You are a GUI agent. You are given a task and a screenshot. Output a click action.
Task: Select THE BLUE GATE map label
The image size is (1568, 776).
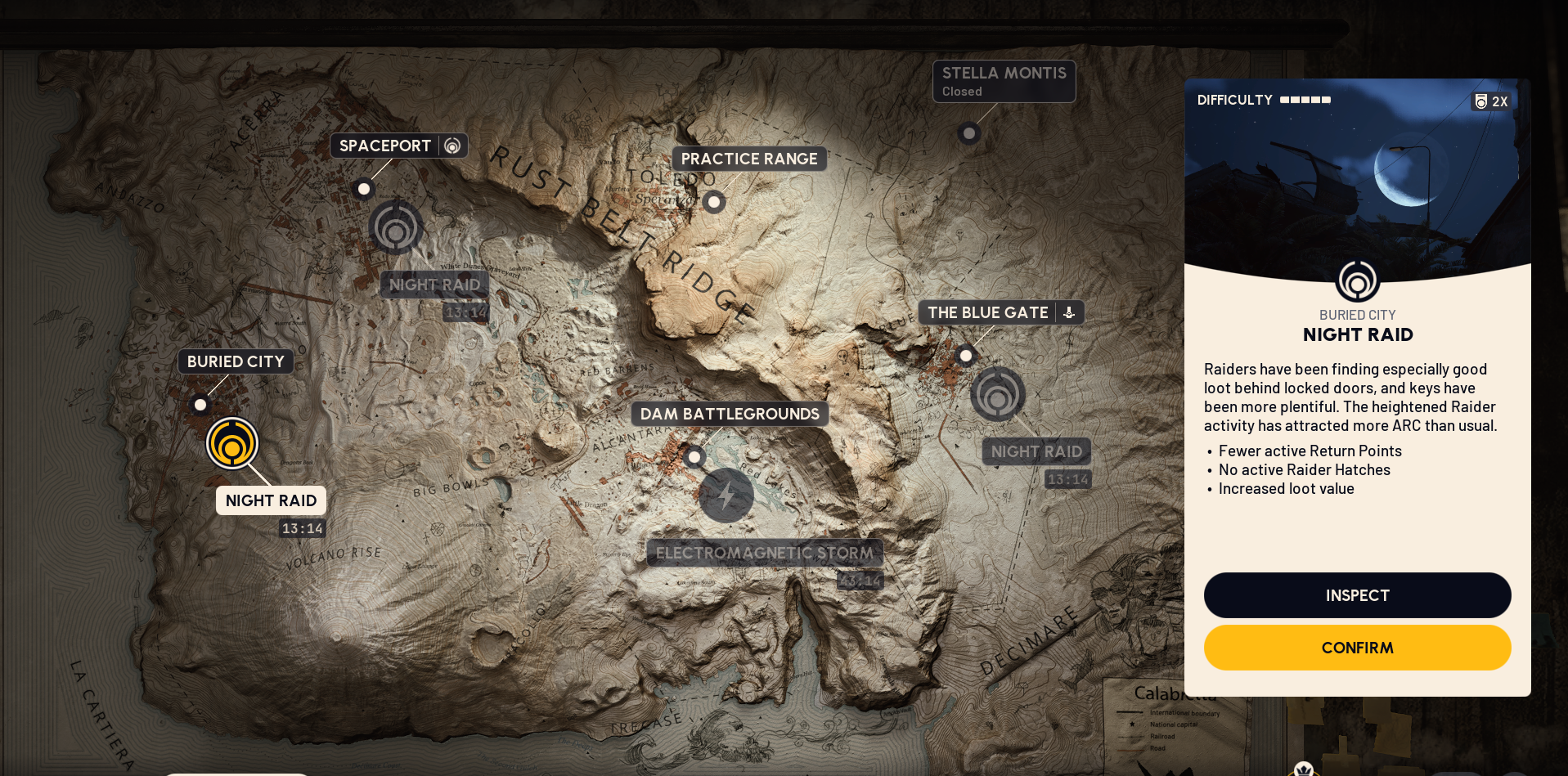click(987, 312)
